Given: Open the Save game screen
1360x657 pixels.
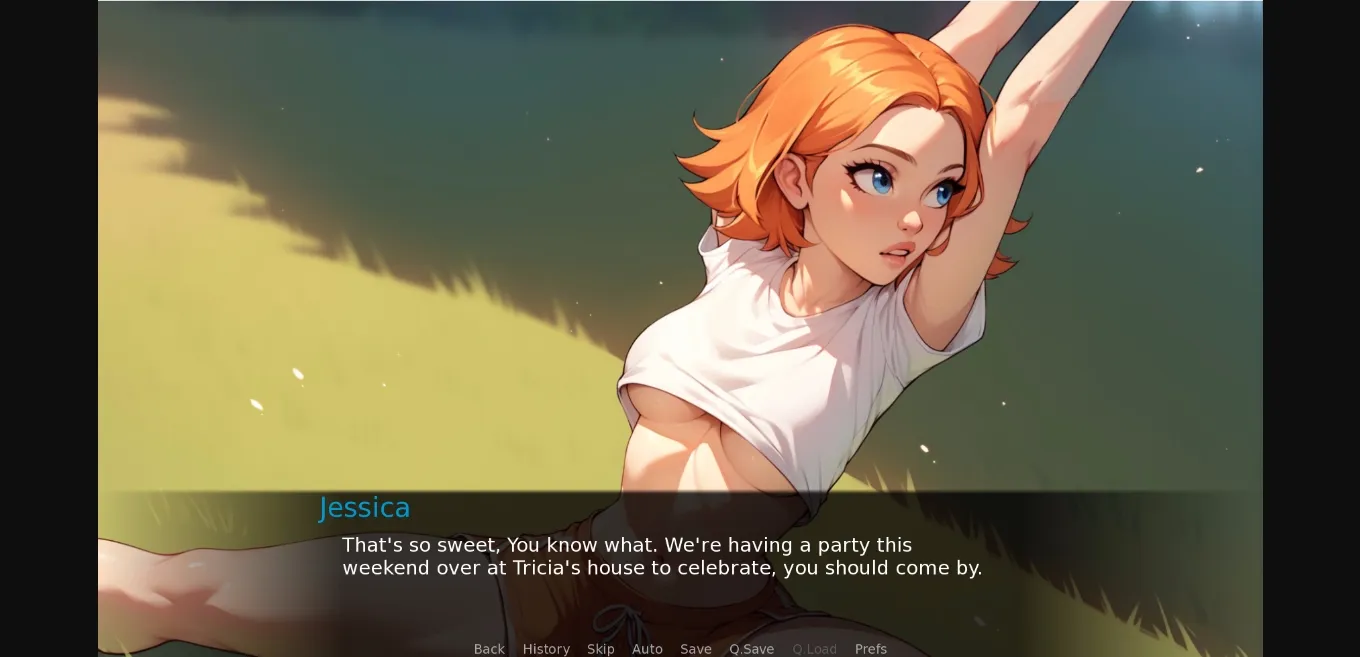Looking at the screenshot, I should click(696, 649).
